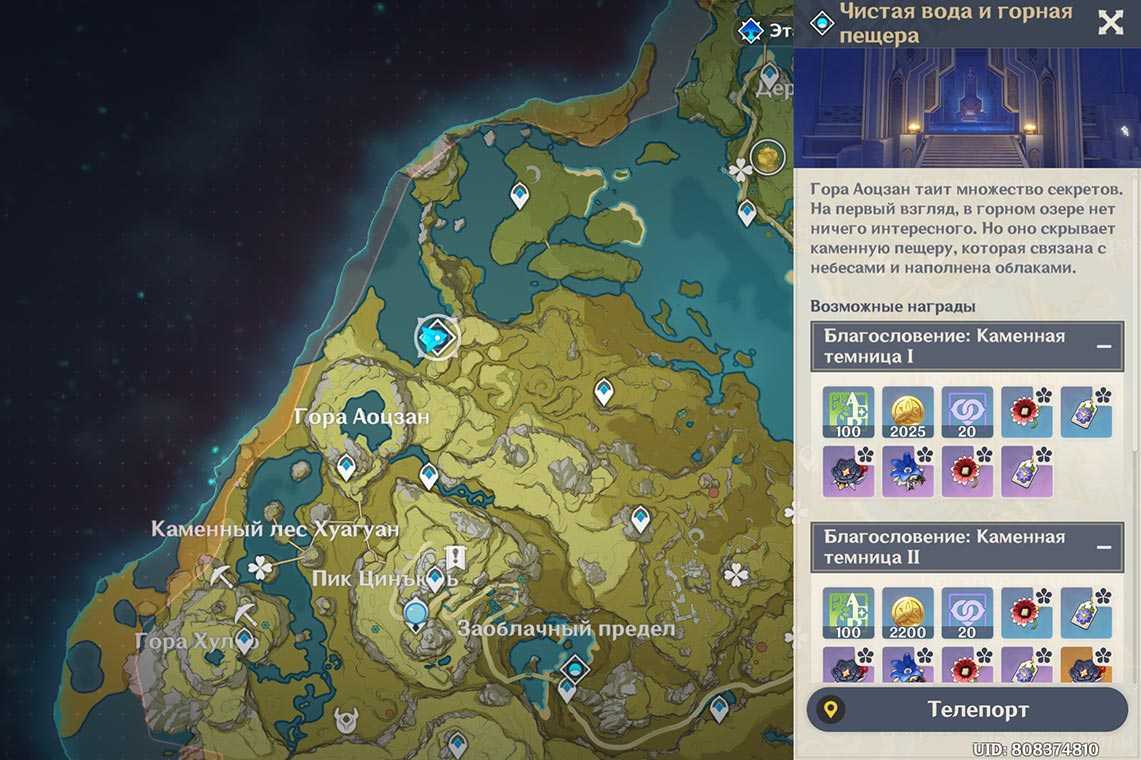
Task: View the domain preview image thumbnail
Action: (x=967, y=111)
